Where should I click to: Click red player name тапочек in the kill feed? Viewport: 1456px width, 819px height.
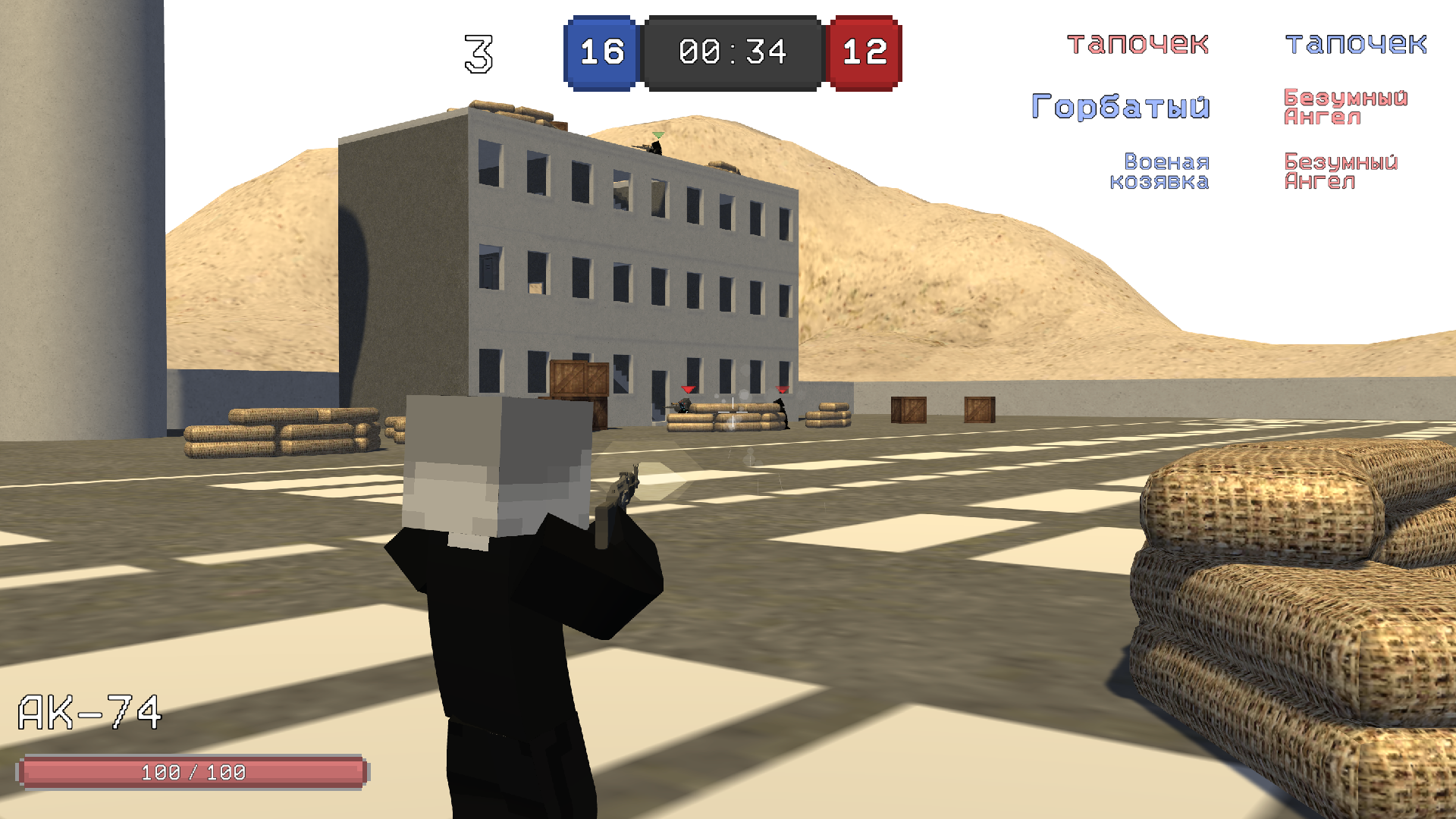pyautogui.click(x=1136, y=43)
